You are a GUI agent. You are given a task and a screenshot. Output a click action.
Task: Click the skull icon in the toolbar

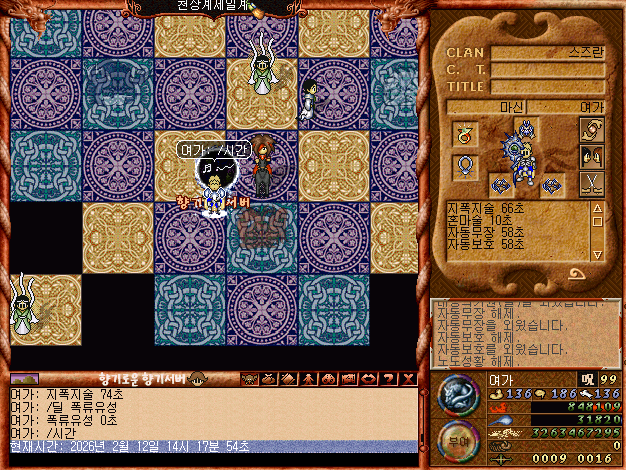248,378
